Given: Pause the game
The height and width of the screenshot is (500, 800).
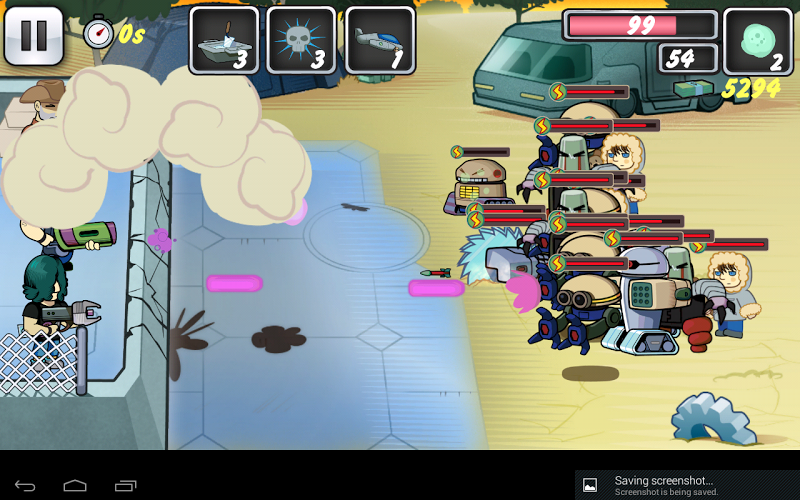Looking at the screenshot, I should 34,36.
